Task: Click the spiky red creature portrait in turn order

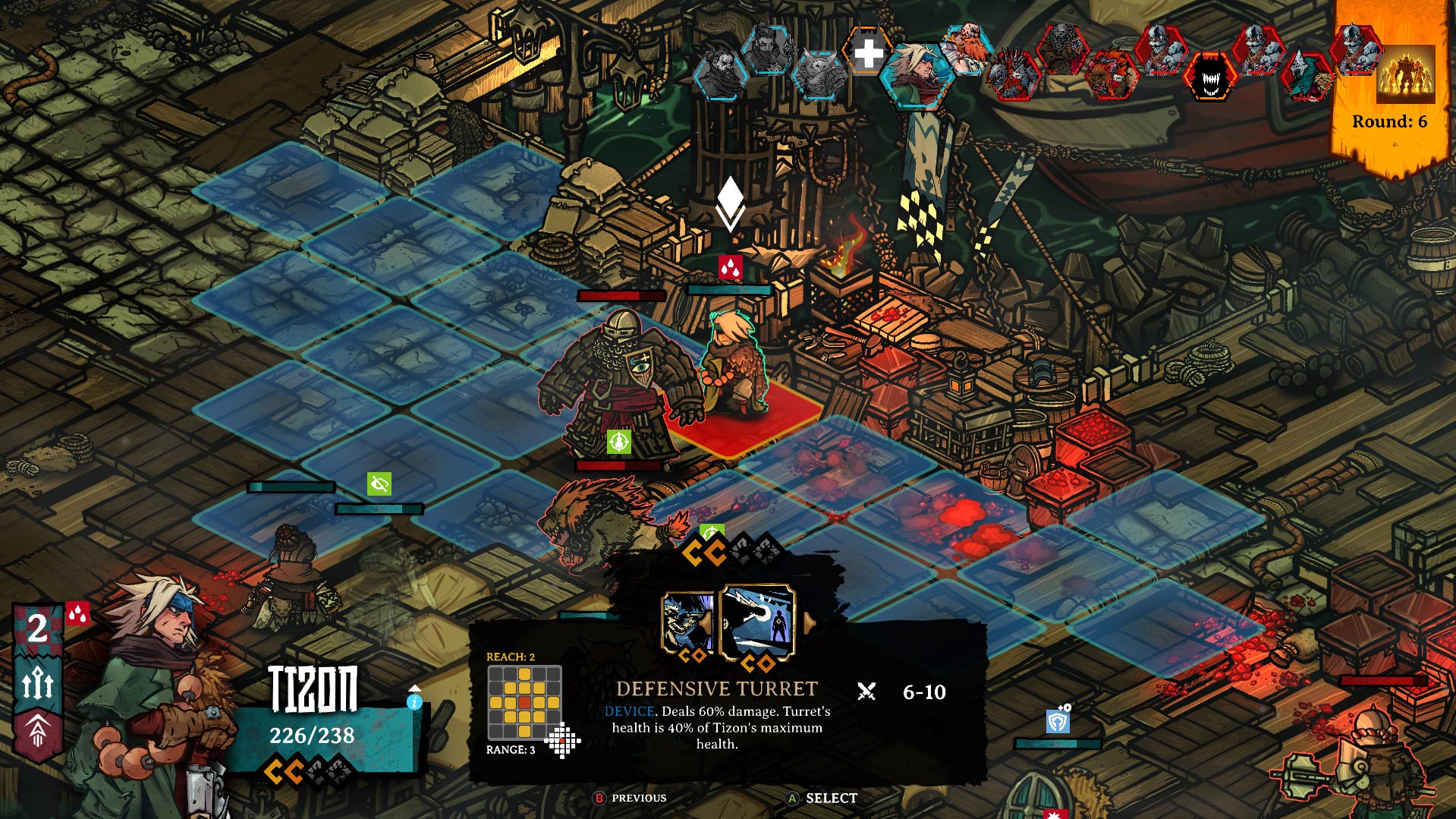Action: pyautogui.click(x=1014, y=76)
